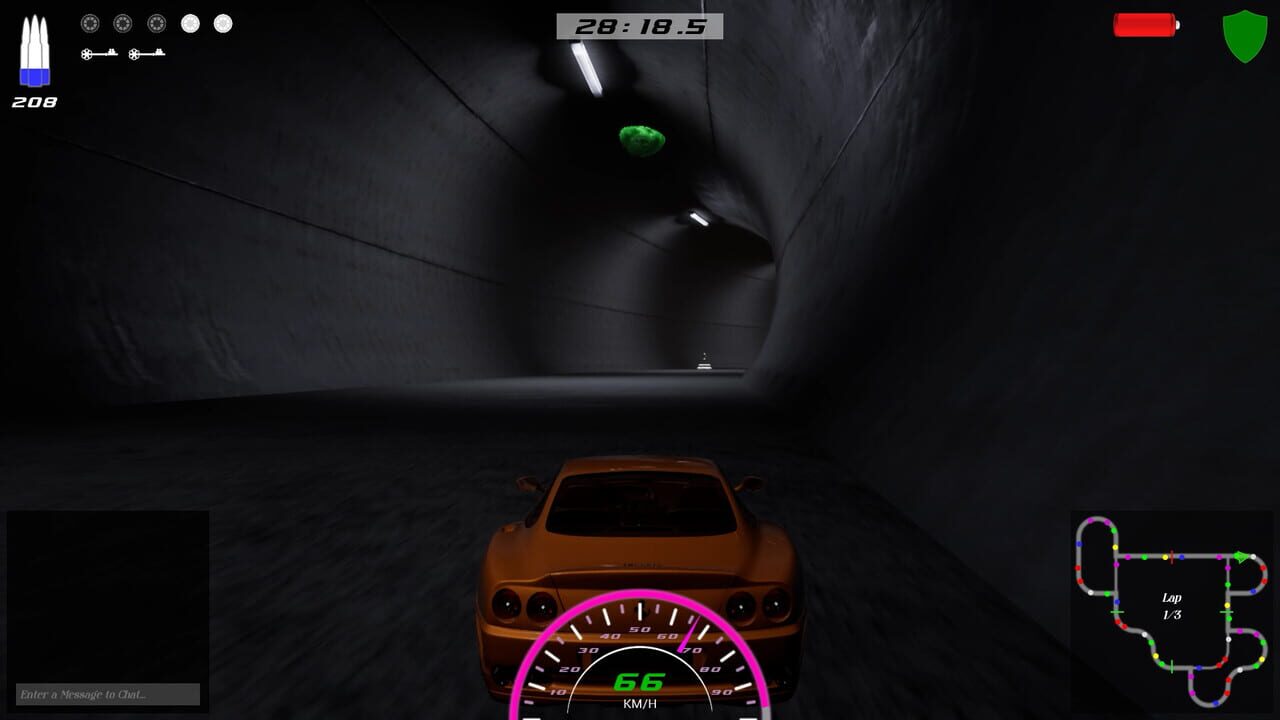This screenshot has height=720, width=1280.
Task: Click the second darkened tire icon
Action: coord(124,23)
